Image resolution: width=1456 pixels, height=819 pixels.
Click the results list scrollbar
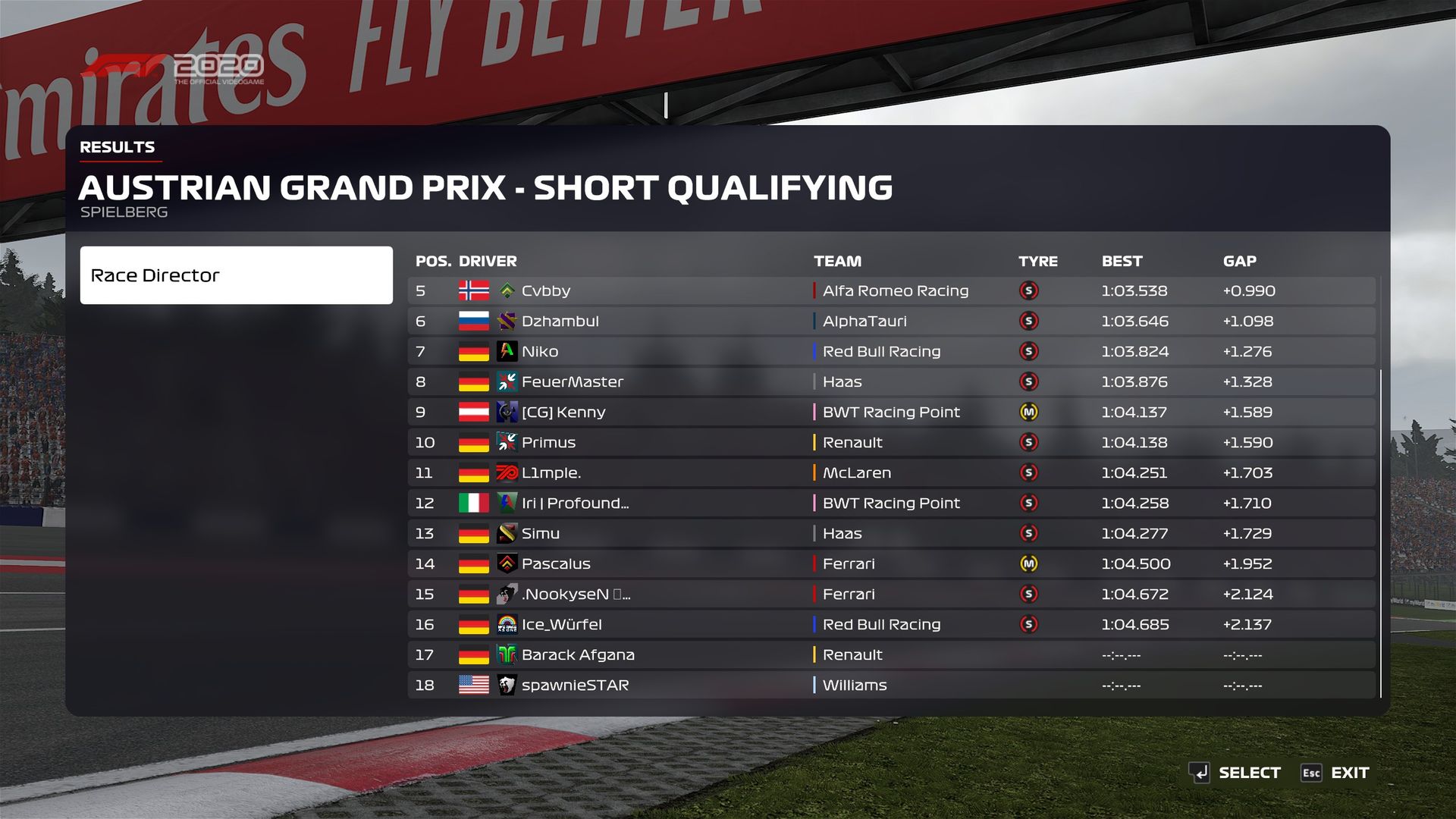[1381, 531]
